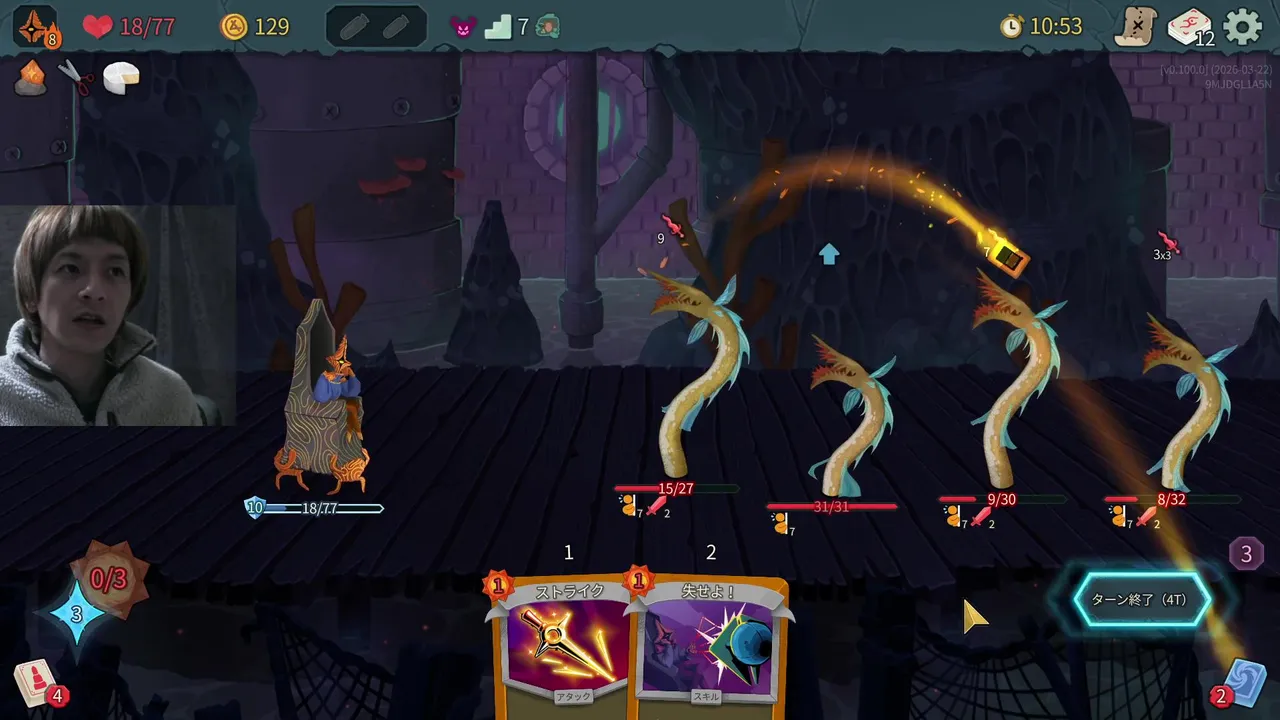Inspect the cheese wedge relic

coord(121,78)
